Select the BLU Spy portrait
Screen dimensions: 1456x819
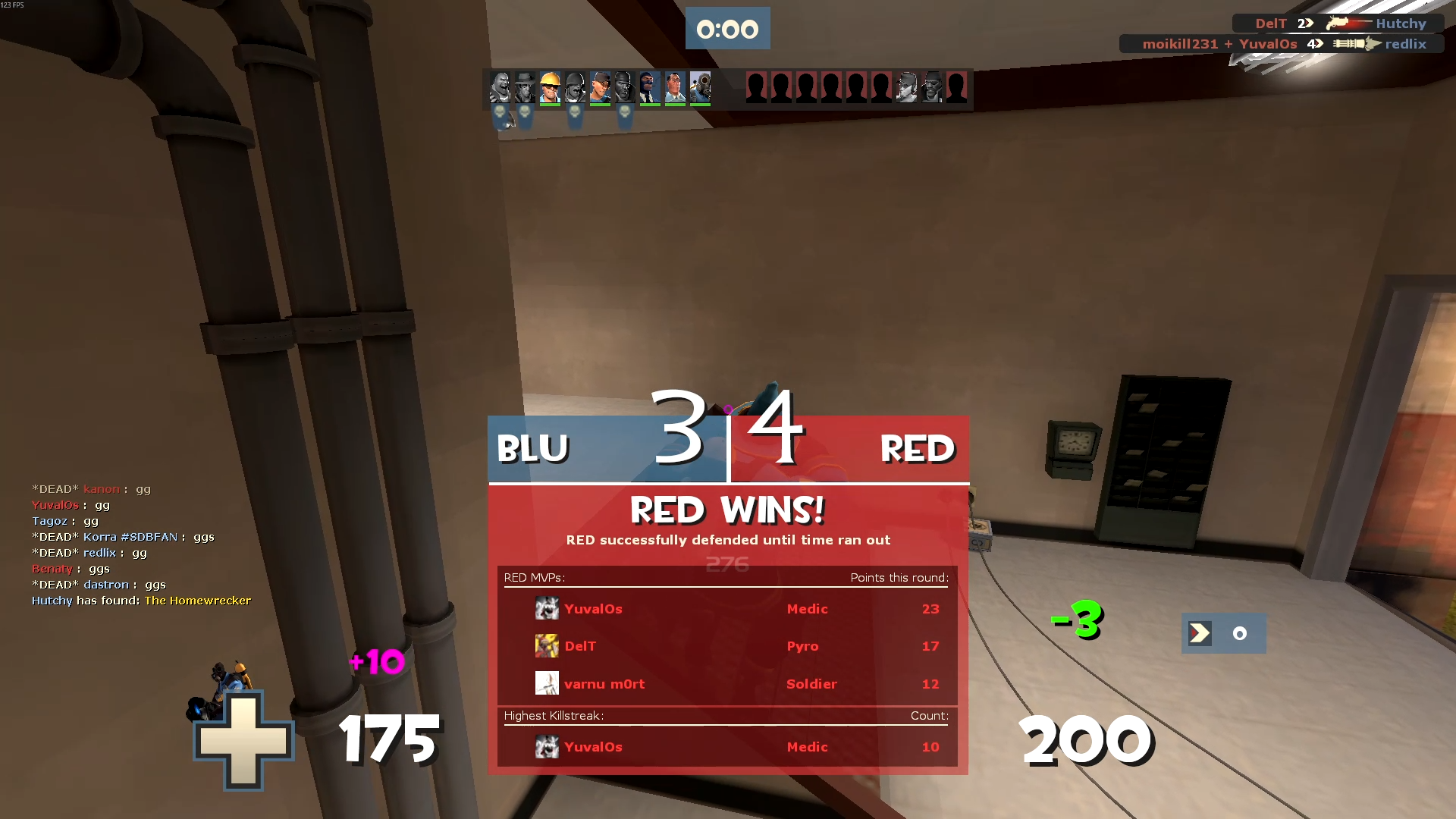pos(650,88)
